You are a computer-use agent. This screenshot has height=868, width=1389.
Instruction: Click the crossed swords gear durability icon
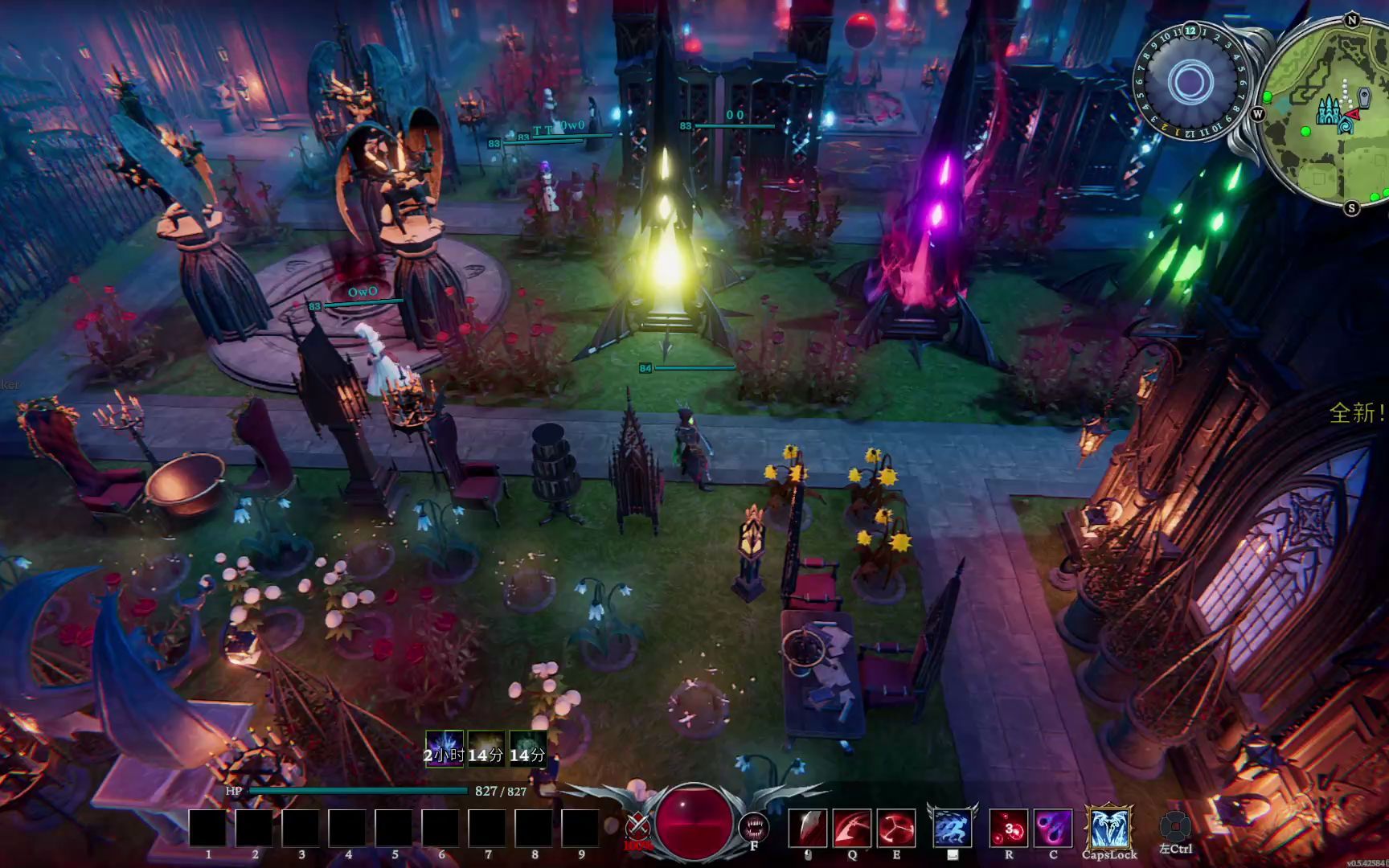click(x=638, y=825)
